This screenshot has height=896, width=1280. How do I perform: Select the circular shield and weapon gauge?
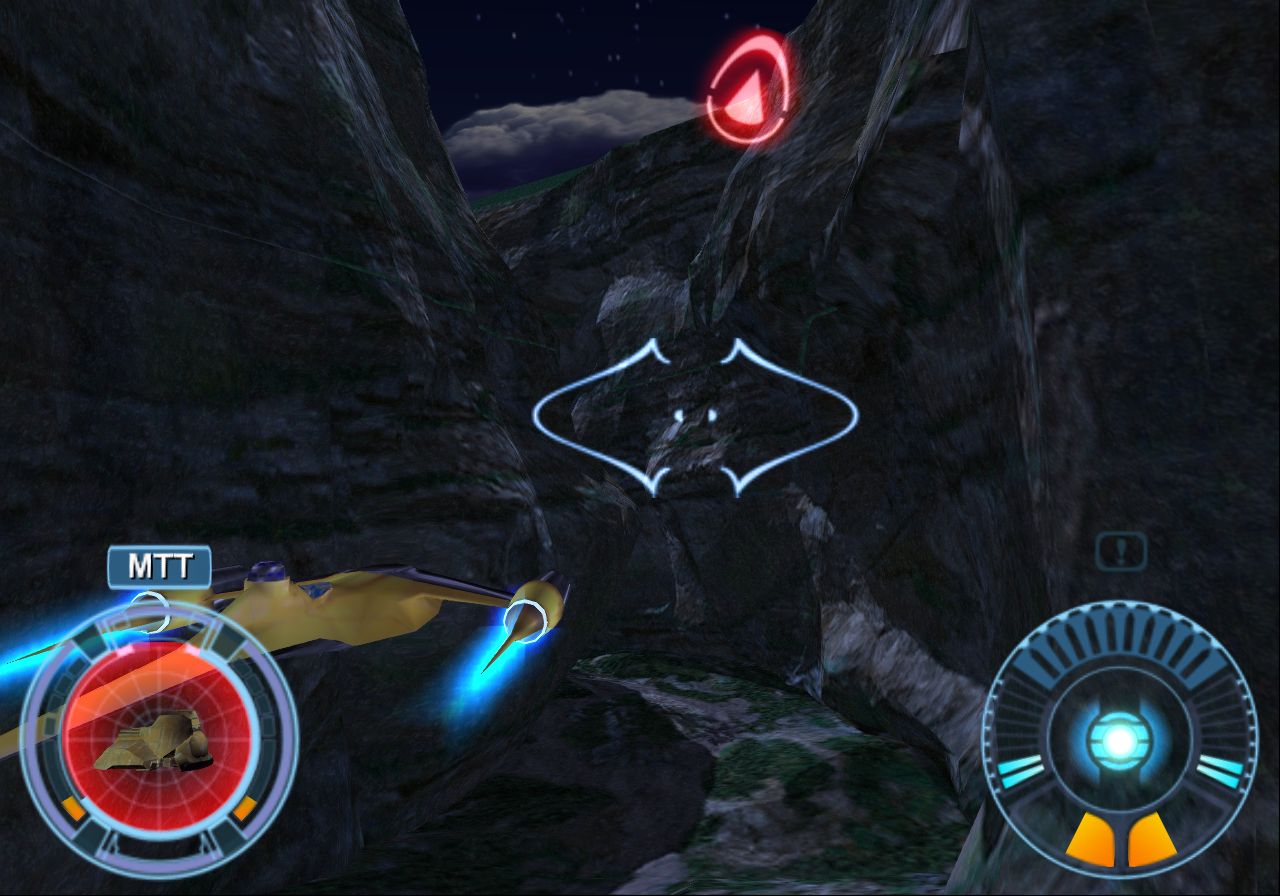pos(1120,738)
